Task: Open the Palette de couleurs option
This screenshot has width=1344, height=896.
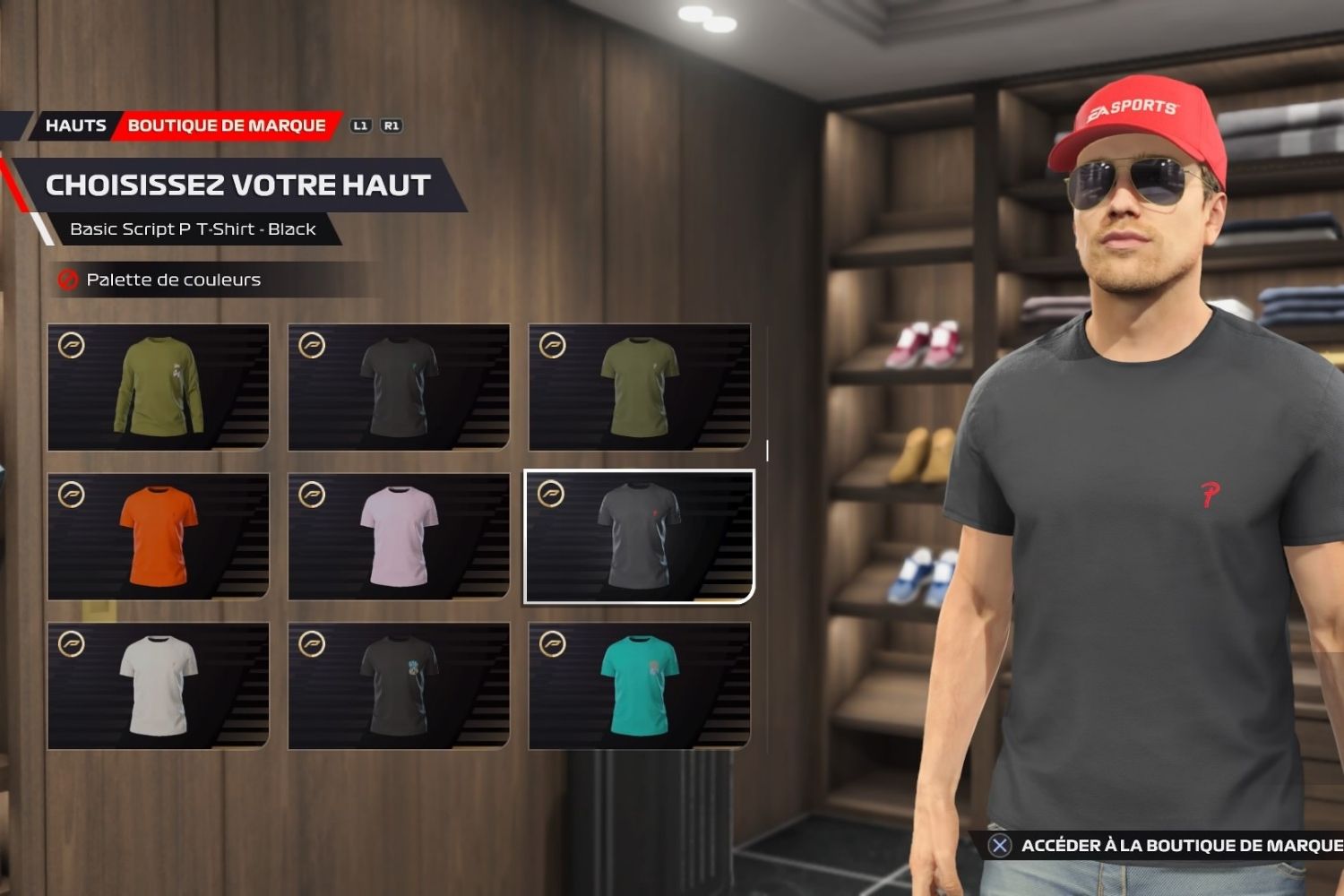Action: click(x=173, y=280)
